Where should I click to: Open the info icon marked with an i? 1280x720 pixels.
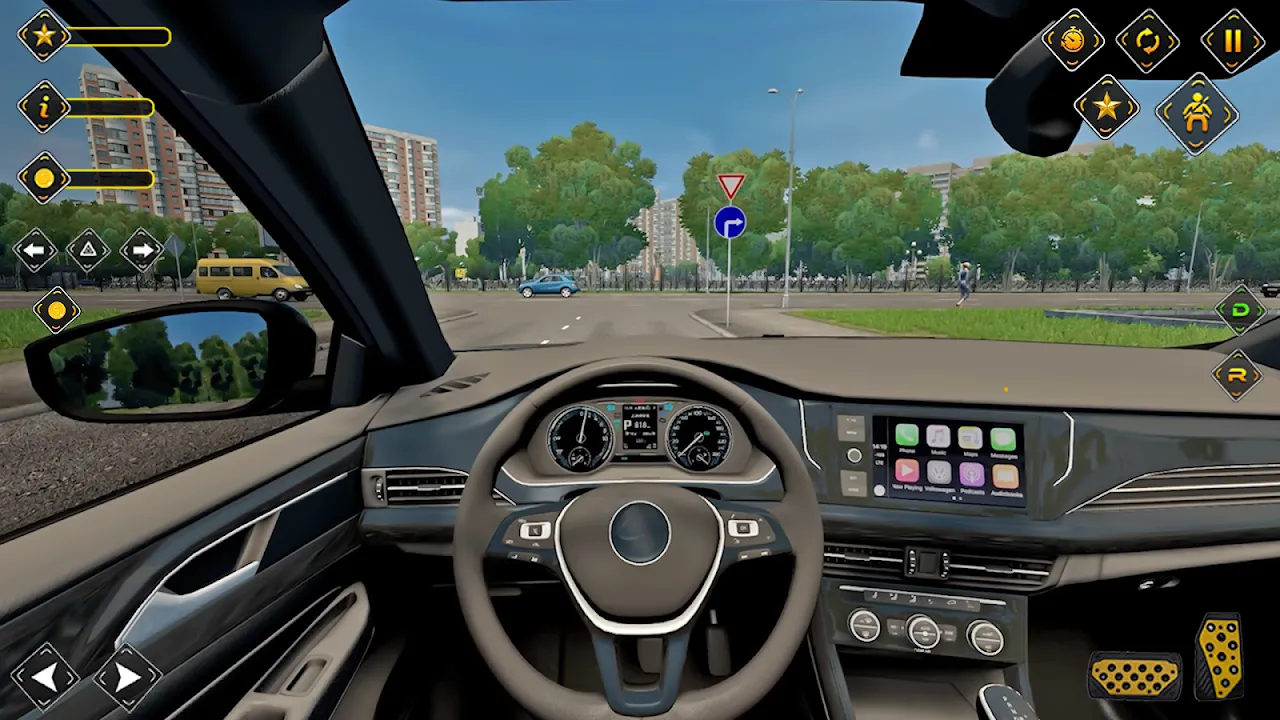point(44,107)
